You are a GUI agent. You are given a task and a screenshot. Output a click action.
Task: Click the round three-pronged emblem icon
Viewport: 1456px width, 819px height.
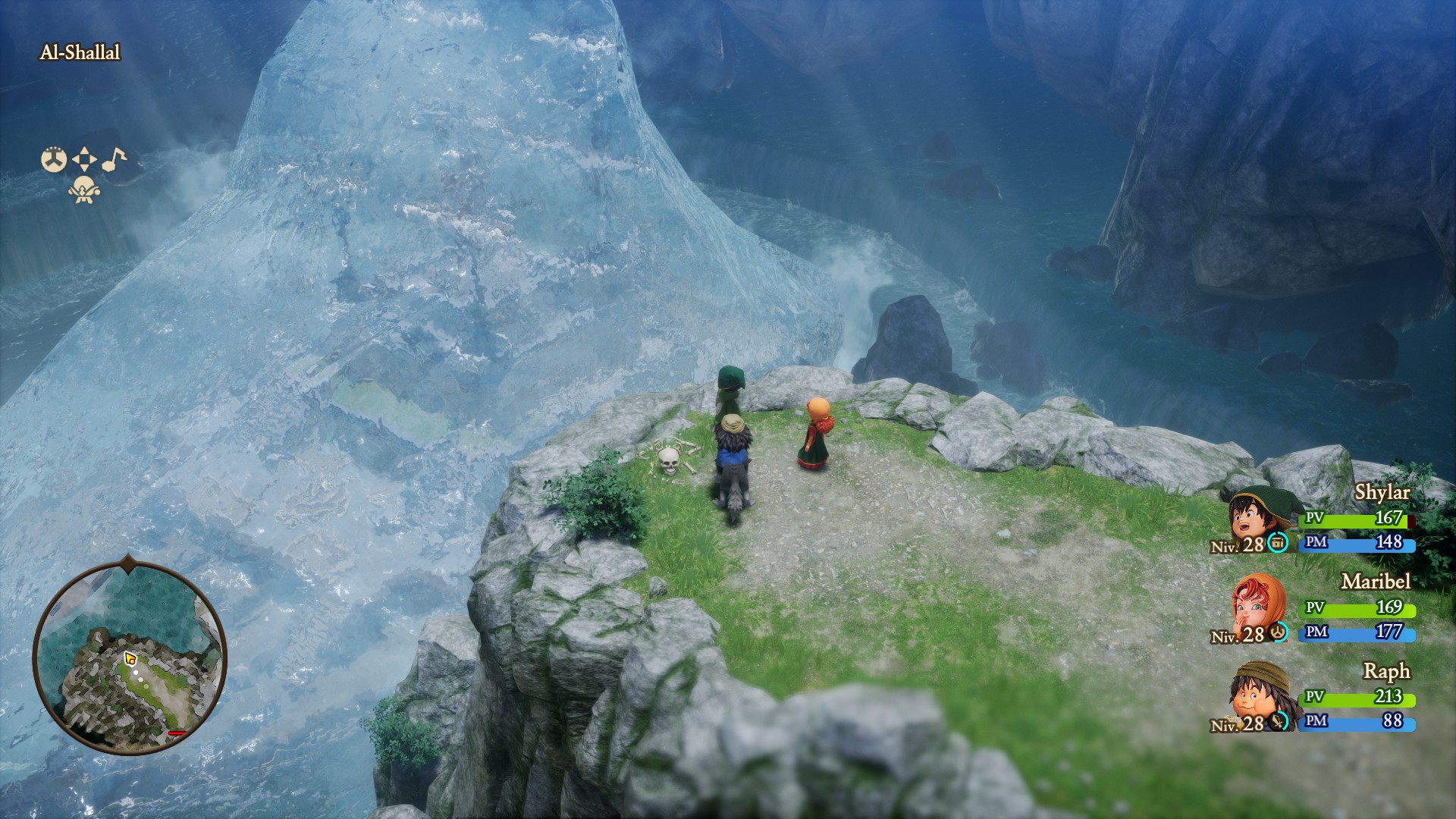click(54, 159)
